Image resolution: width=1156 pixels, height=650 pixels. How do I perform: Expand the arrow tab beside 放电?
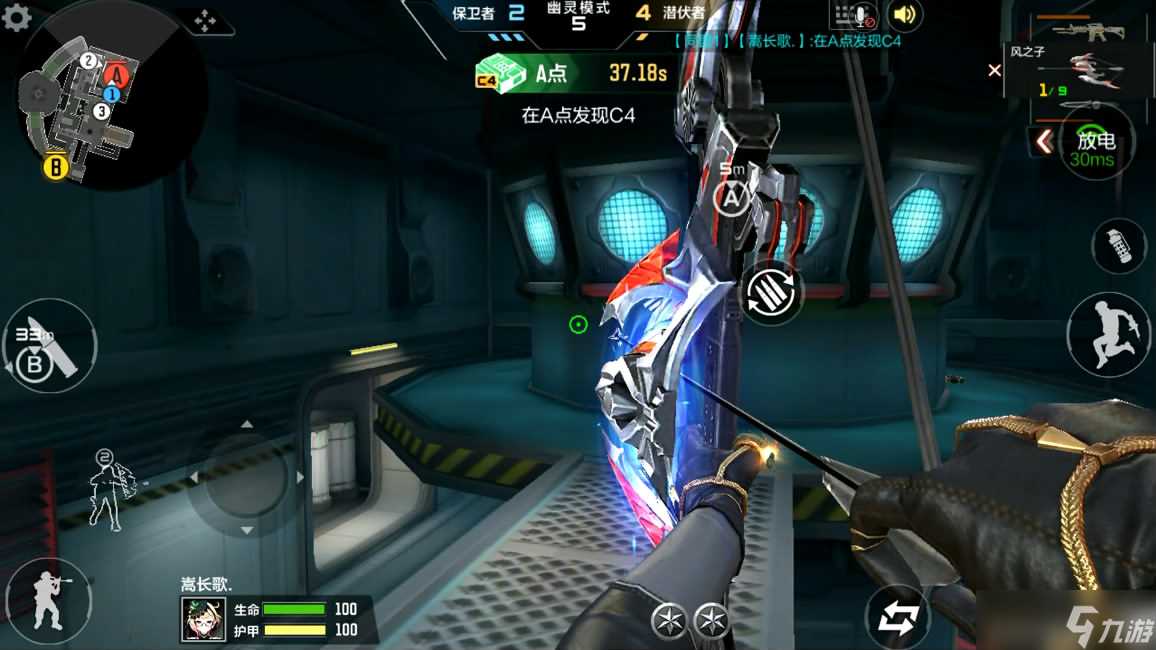tap(1043, 142)
